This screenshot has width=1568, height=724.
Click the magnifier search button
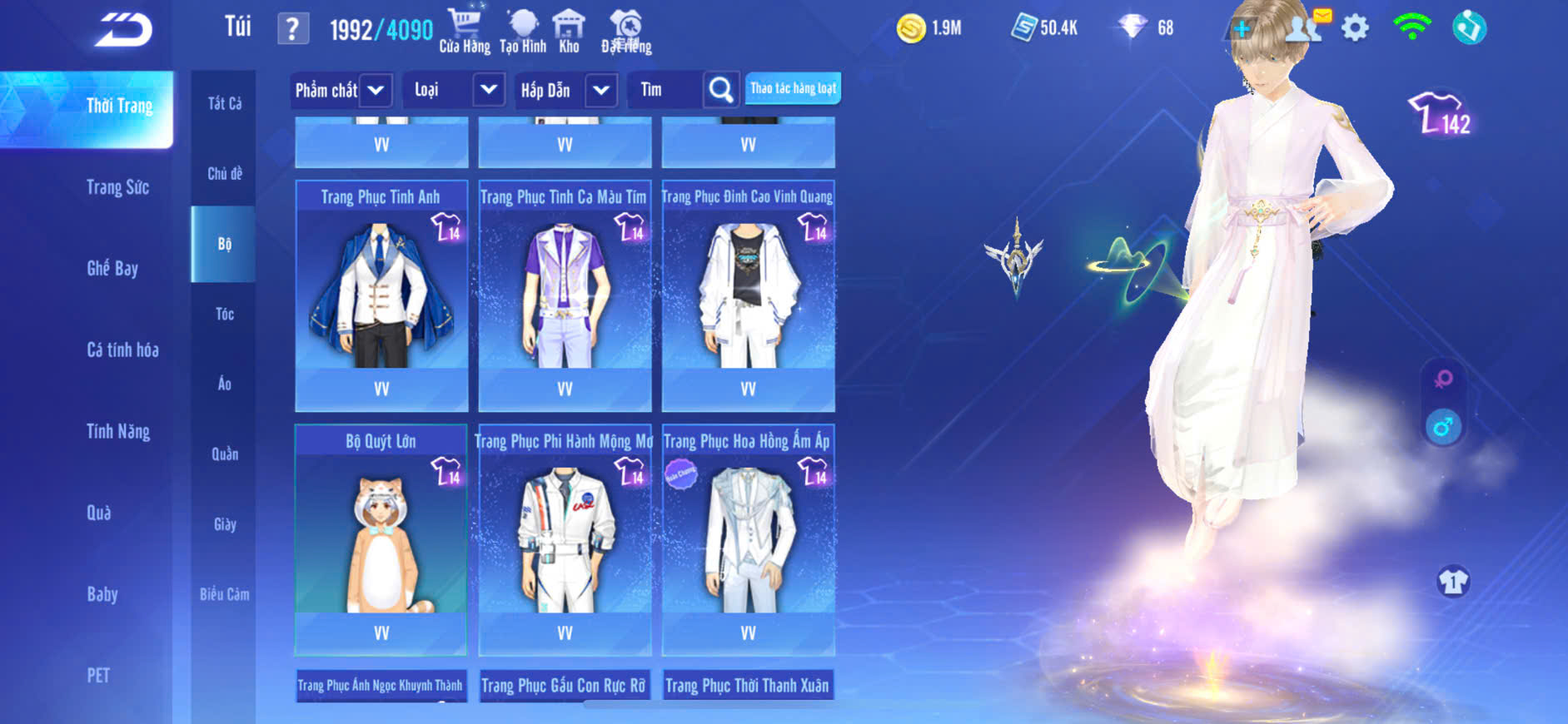[721, 89]
